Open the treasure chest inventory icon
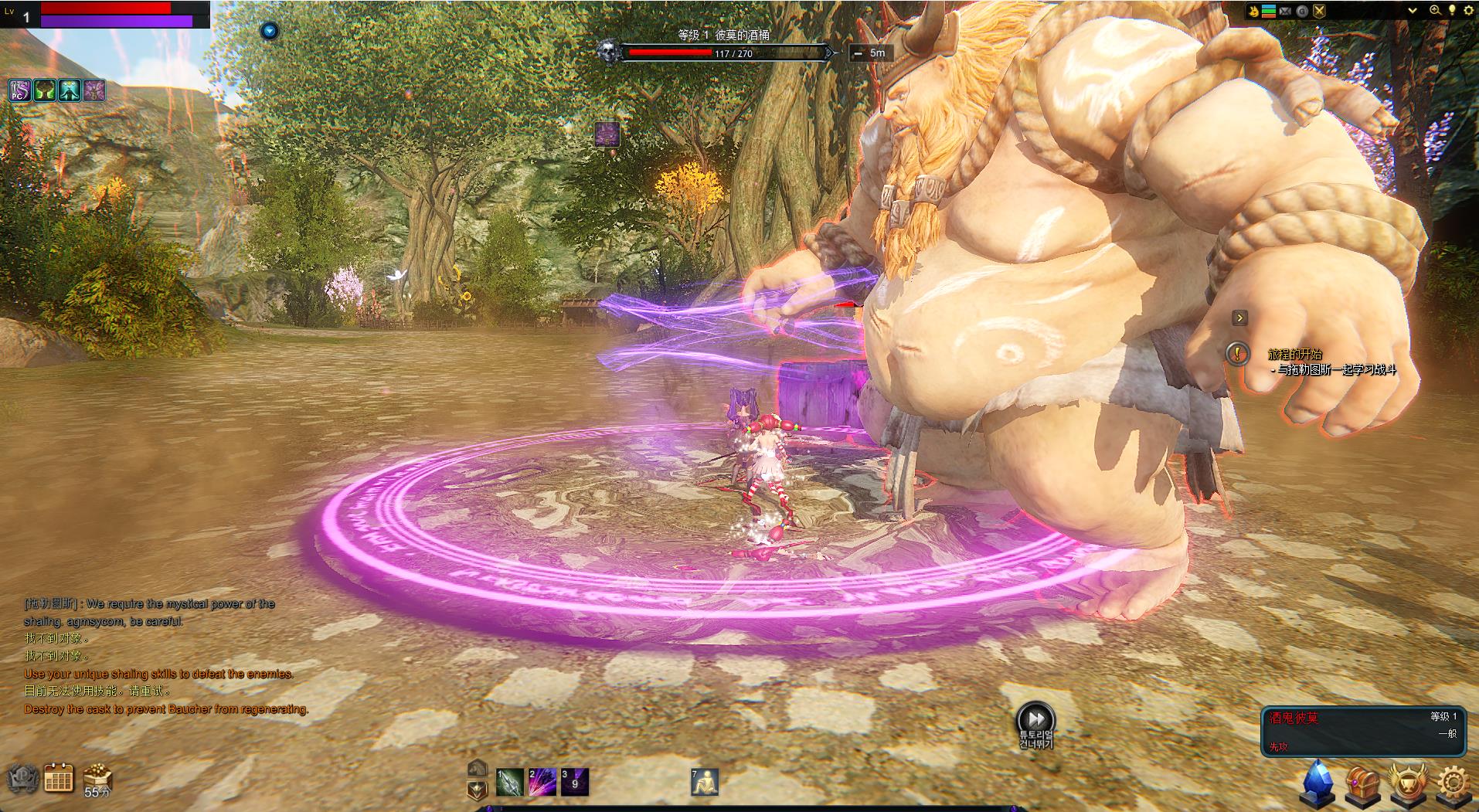1479x812 pixels. pyautogui.click(x=1362, y=782)
